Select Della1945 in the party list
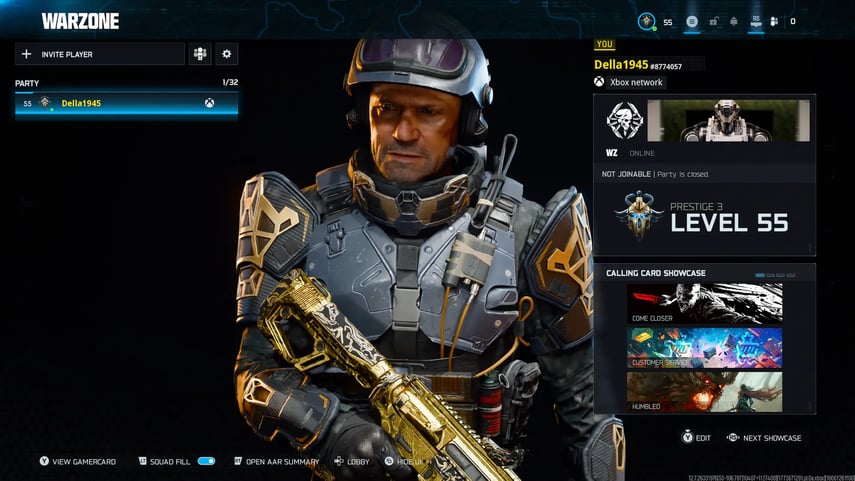 pyautogui.click(x=126, y=103)
